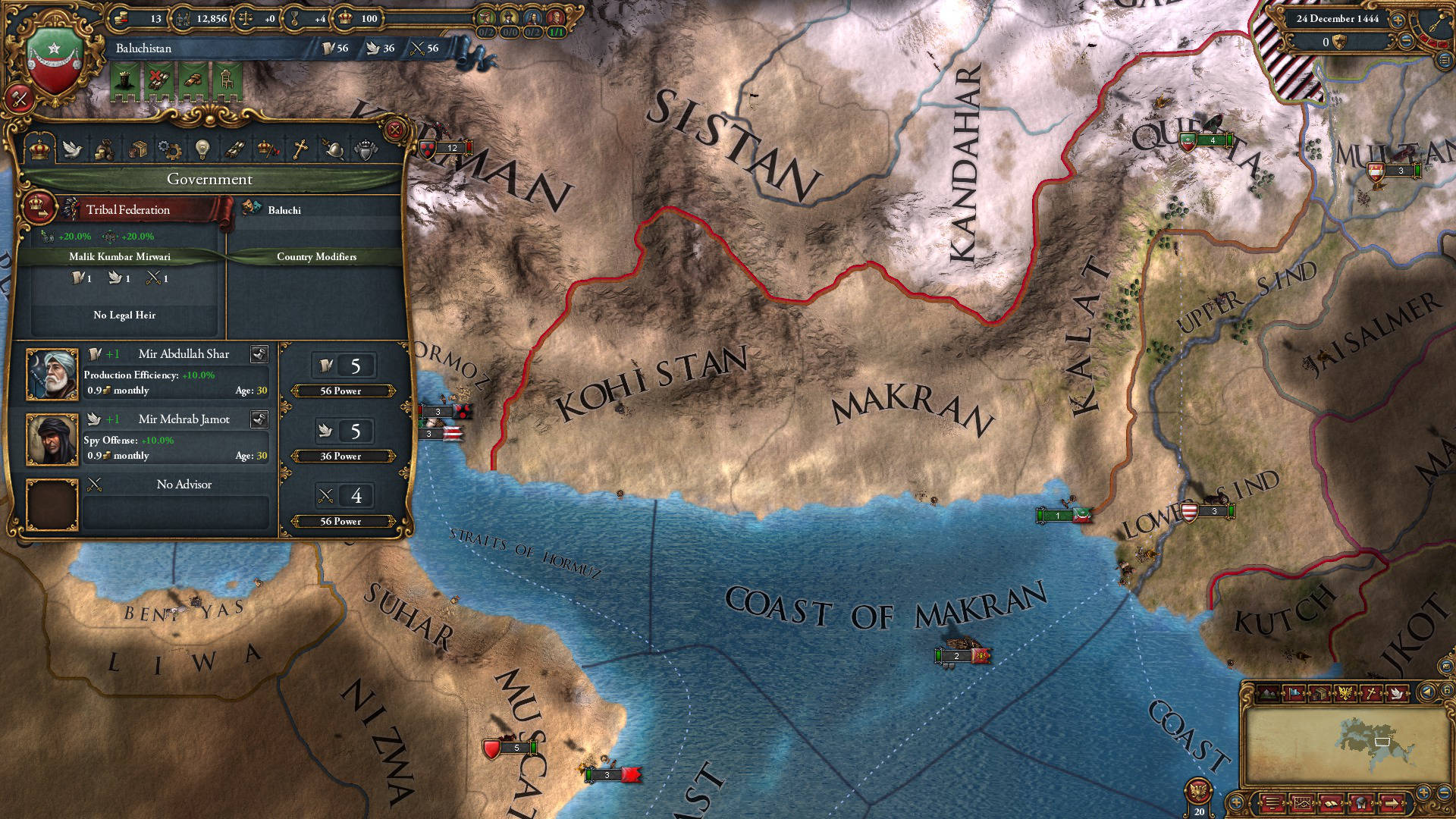The width and height of the screenshot is (1456, 819).
Task: Switch to the Trade crate tab
Action: [x=137, y=149]
